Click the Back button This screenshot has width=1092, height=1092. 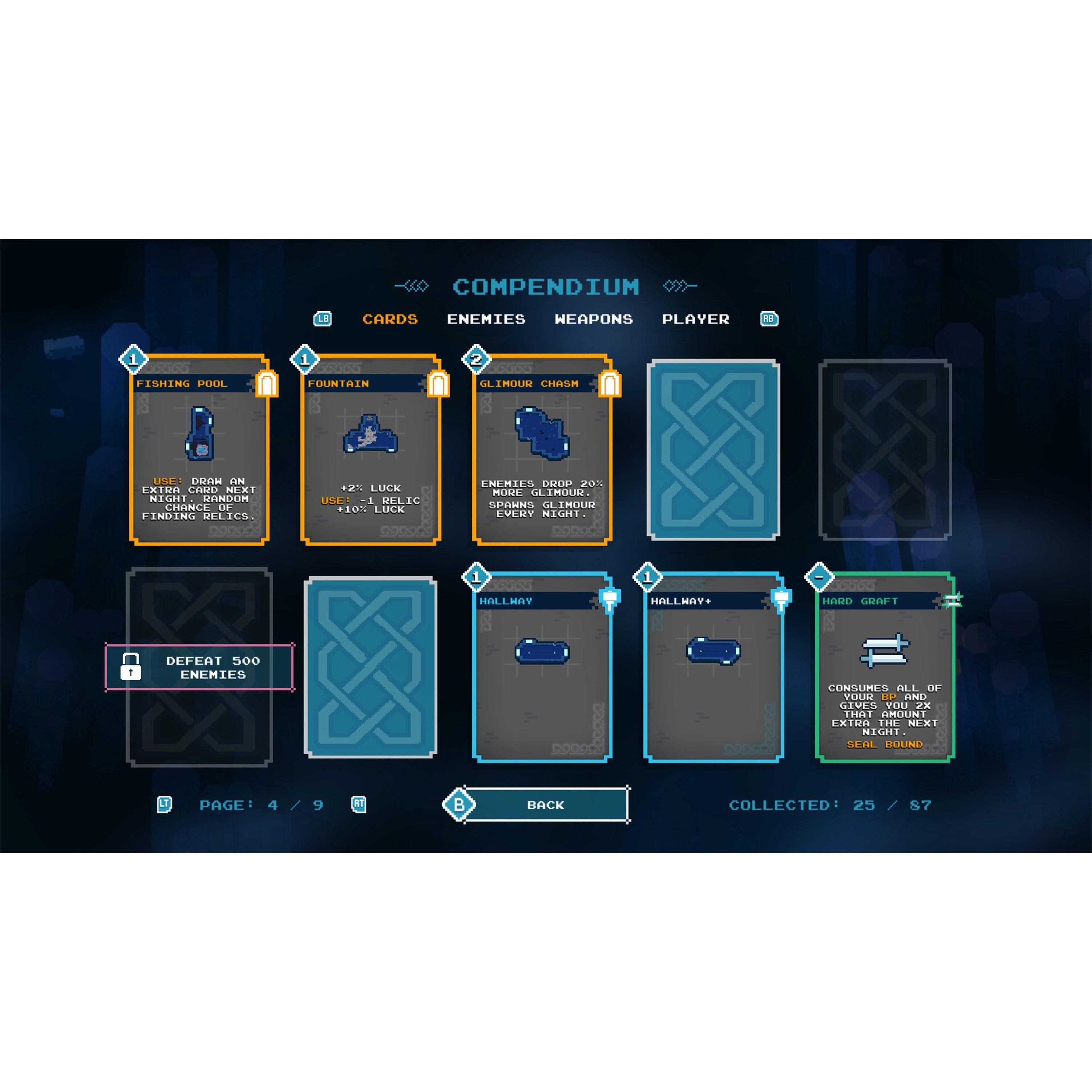click(x=545, y=804)
